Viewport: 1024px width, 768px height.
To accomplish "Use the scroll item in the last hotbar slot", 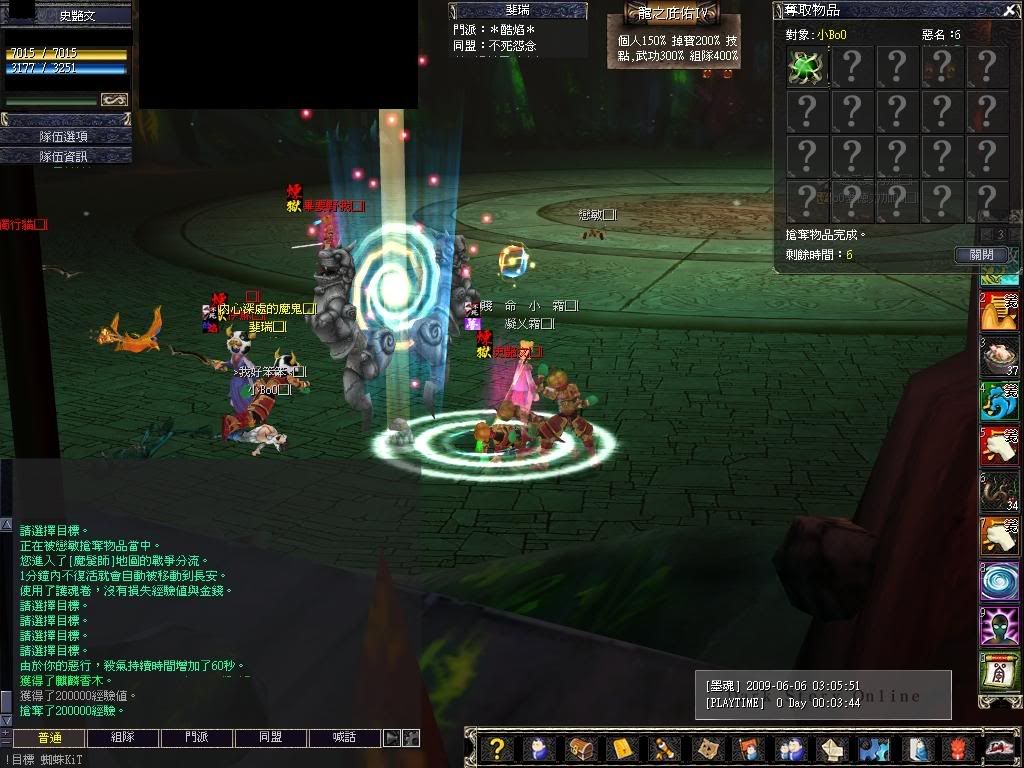I will click(x=998, y=673).
